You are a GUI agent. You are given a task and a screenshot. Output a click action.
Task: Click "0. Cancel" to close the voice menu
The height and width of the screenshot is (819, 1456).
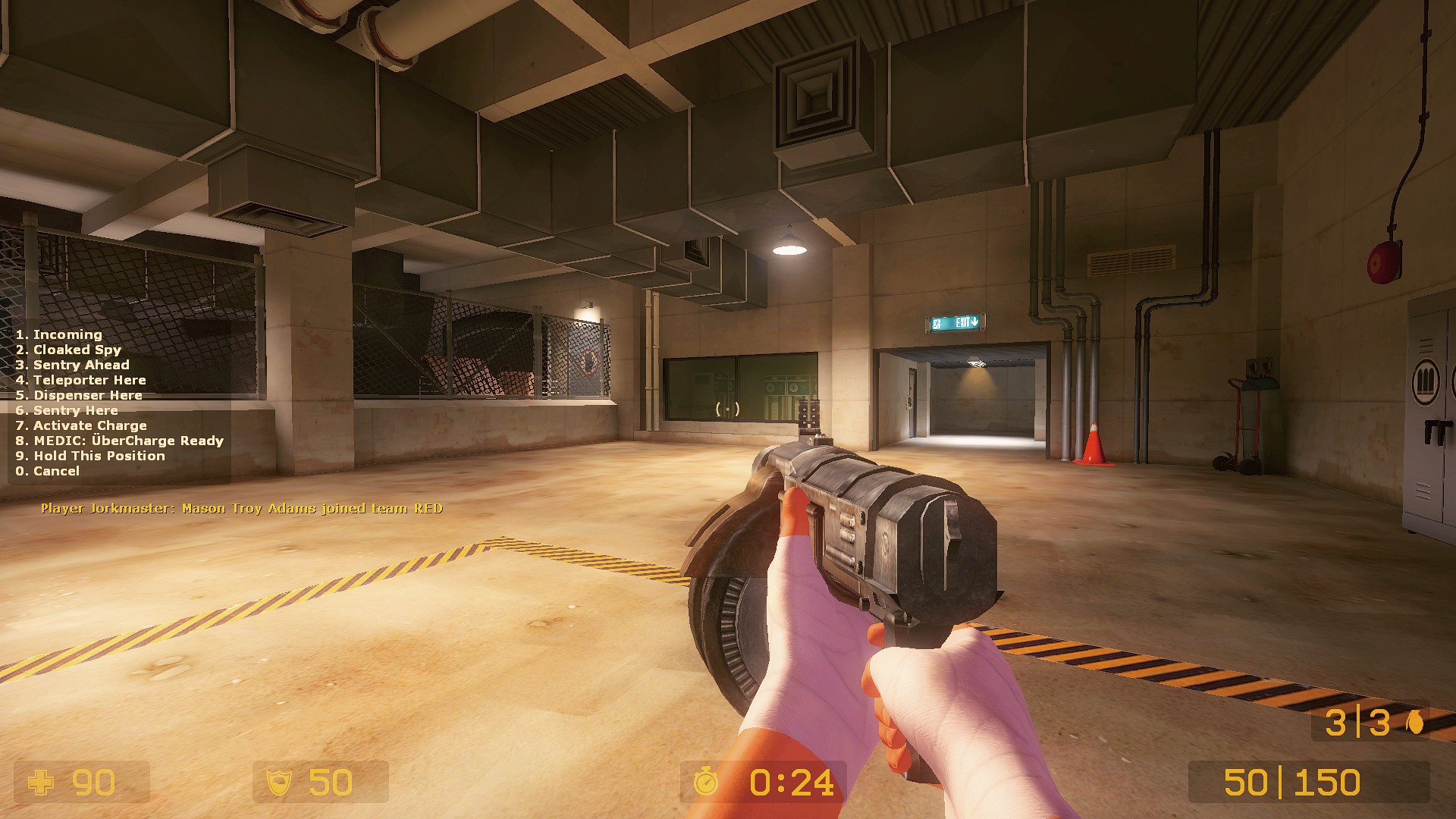click(x=47, y=471)
